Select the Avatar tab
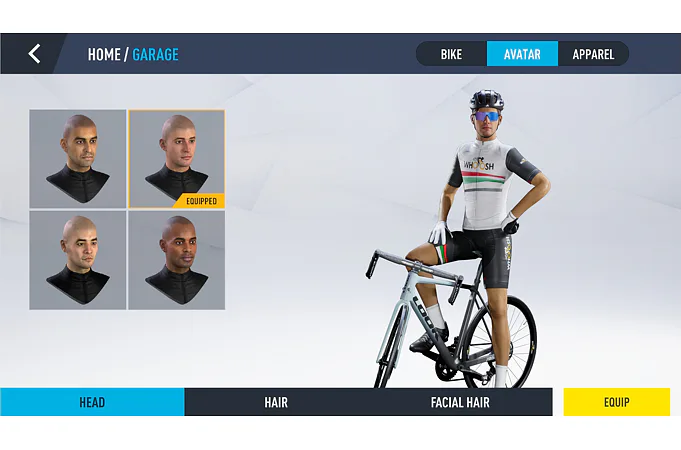This screenshot has width=681, height=450. coord(522,54)
